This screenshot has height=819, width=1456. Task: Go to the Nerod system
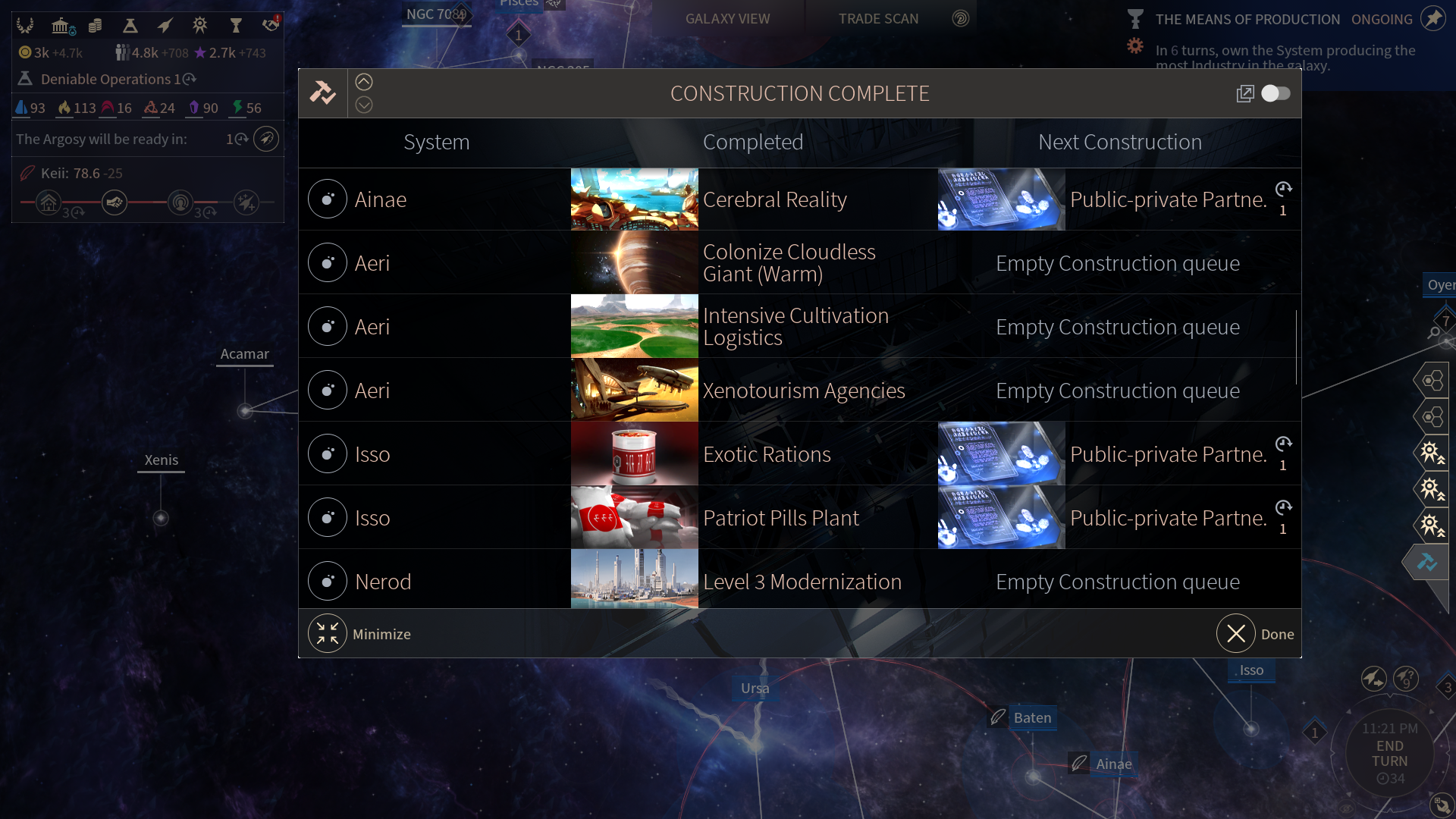point(382,582)
